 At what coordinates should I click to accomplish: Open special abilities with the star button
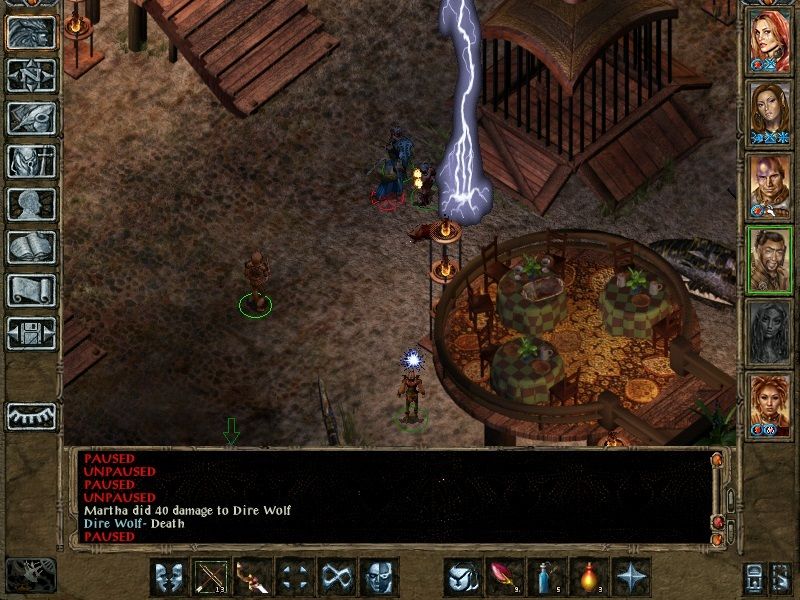click(x=631, y=577)
